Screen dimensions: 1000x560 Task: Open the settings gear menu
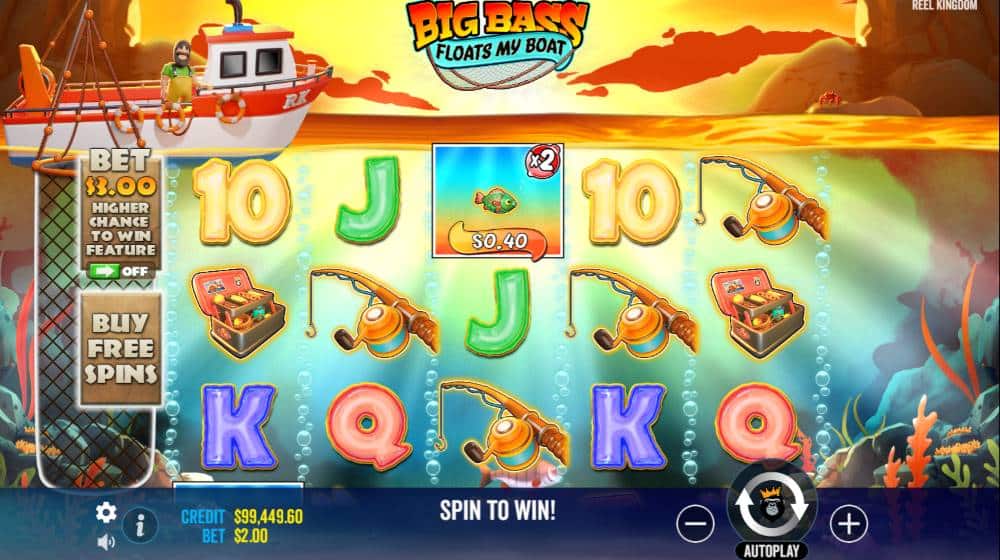click(x=105, y=513)
